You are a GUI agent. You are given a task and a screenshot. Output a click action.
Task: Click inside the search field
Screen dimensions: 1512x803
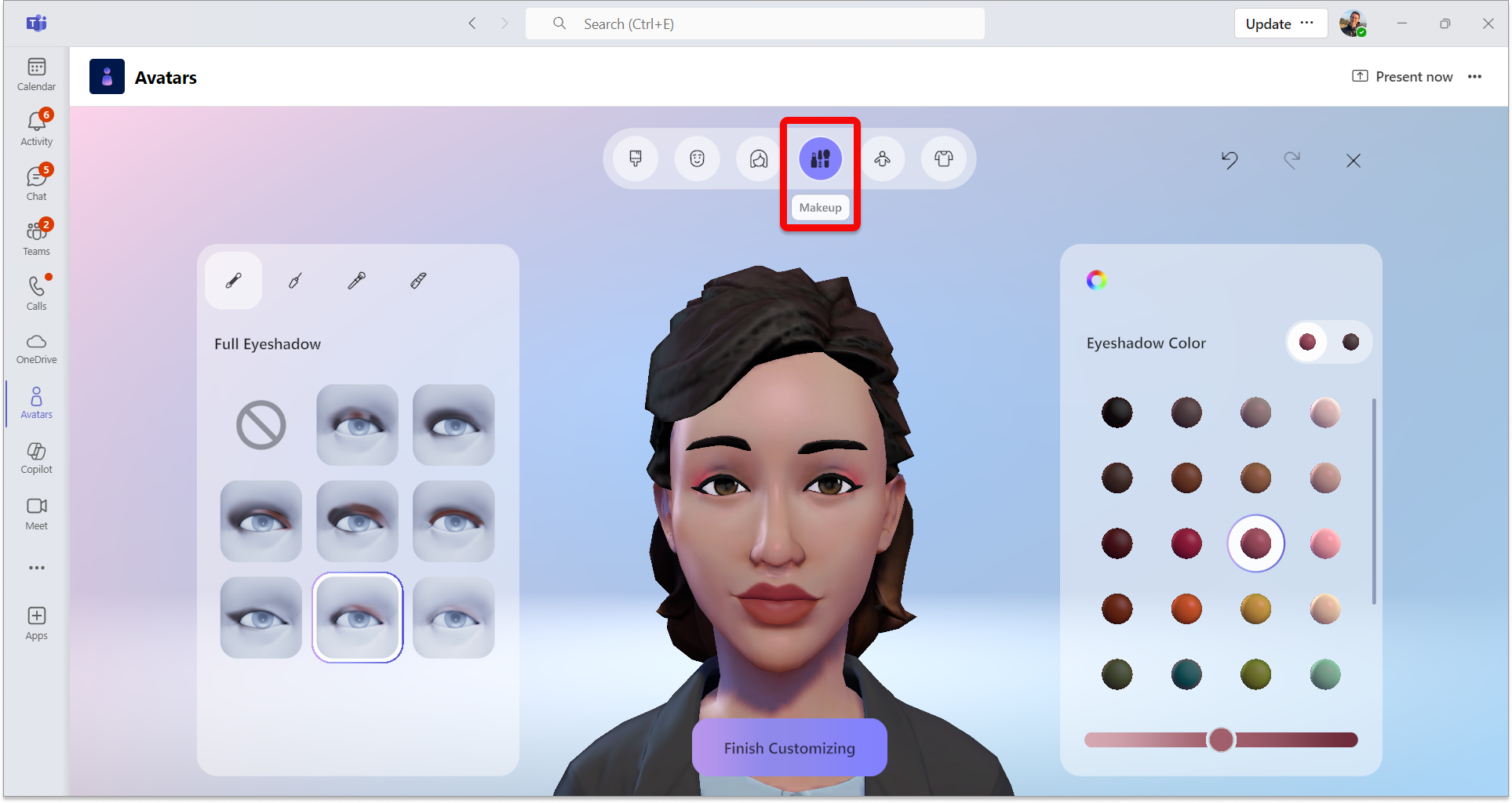(x=753, y=24)
